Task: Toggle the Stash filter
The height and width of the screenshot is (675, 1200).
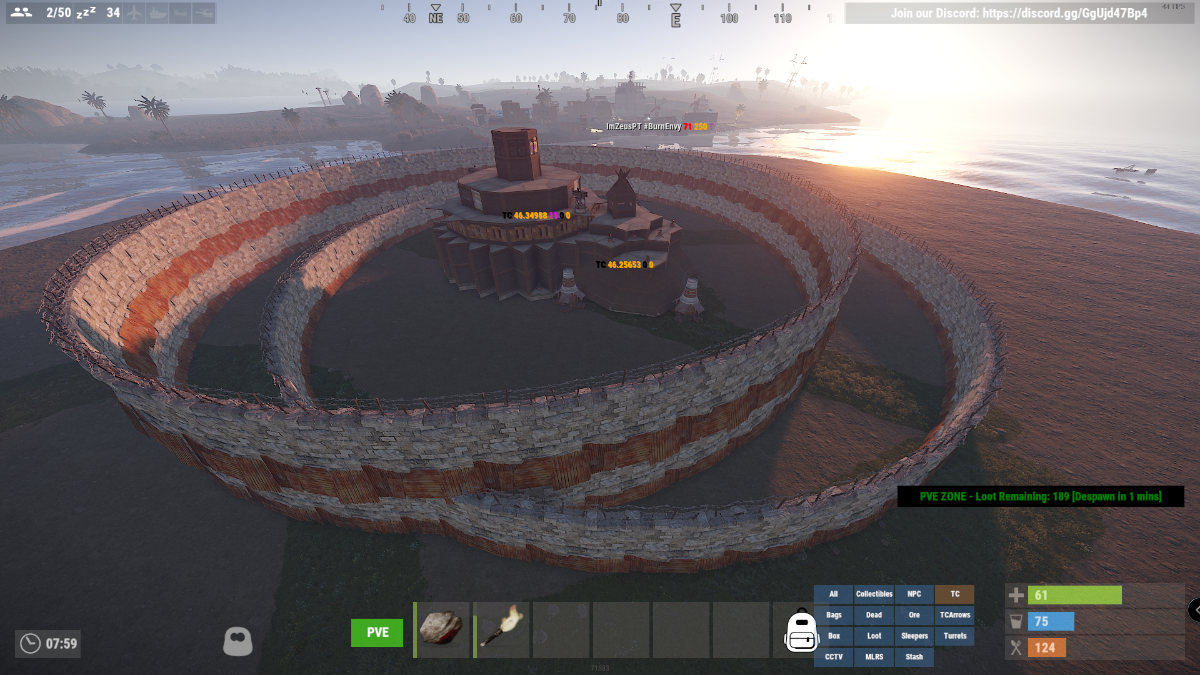Action: point(914,657)
